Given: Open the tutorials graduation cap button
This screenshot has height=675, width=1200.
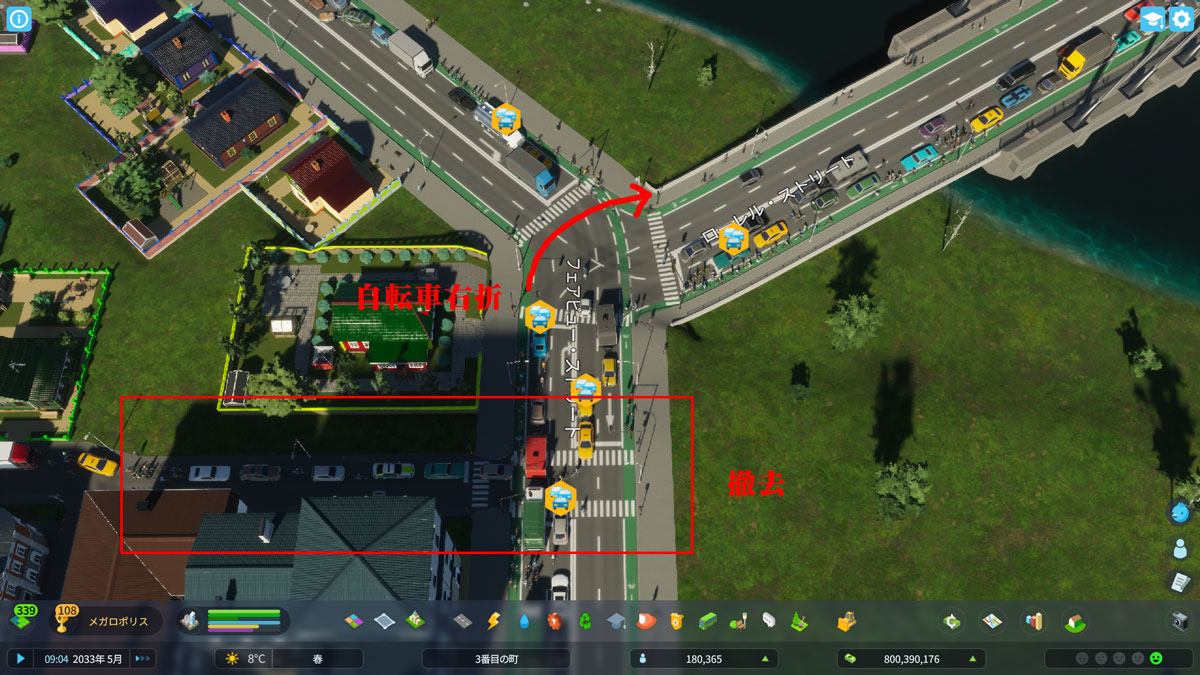Looking at the screenshot, I should point(1152,18).
